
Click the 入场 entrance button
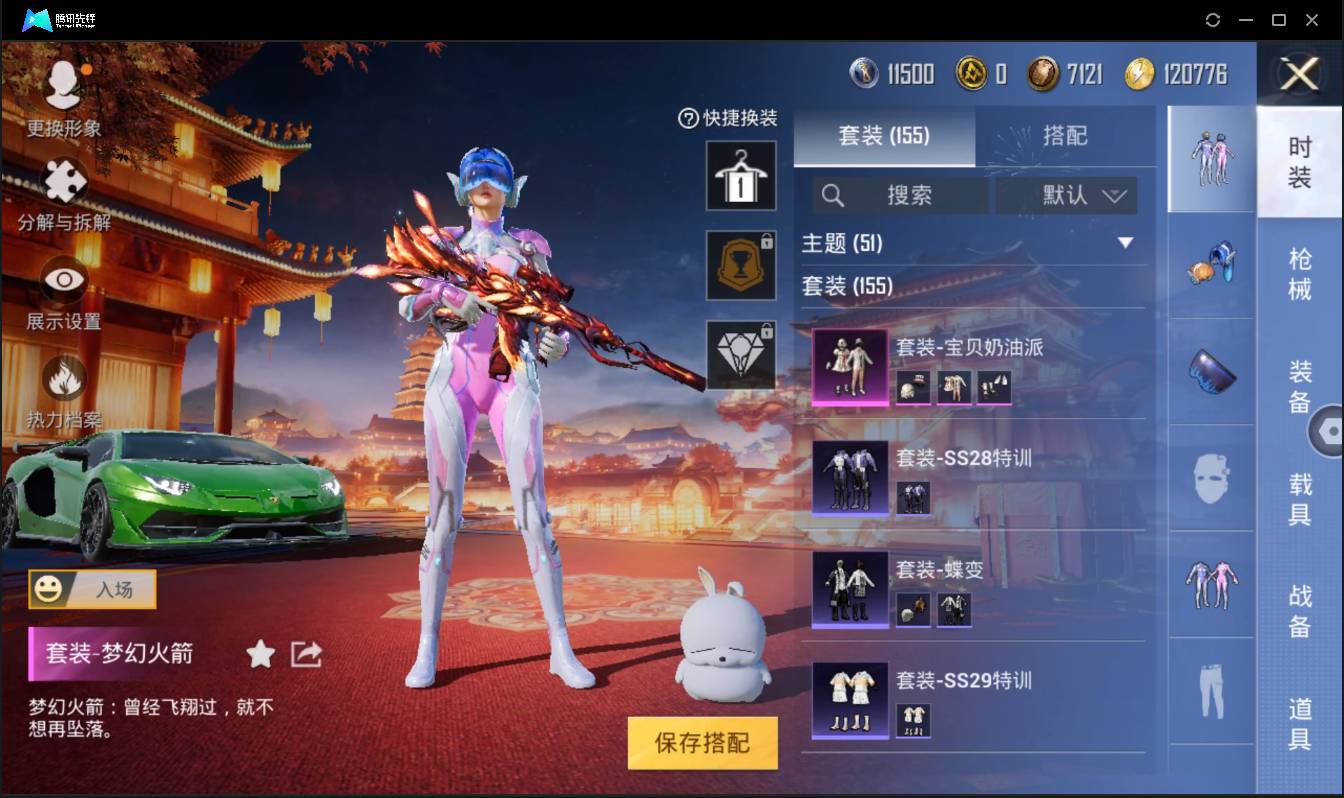point(91,590)
